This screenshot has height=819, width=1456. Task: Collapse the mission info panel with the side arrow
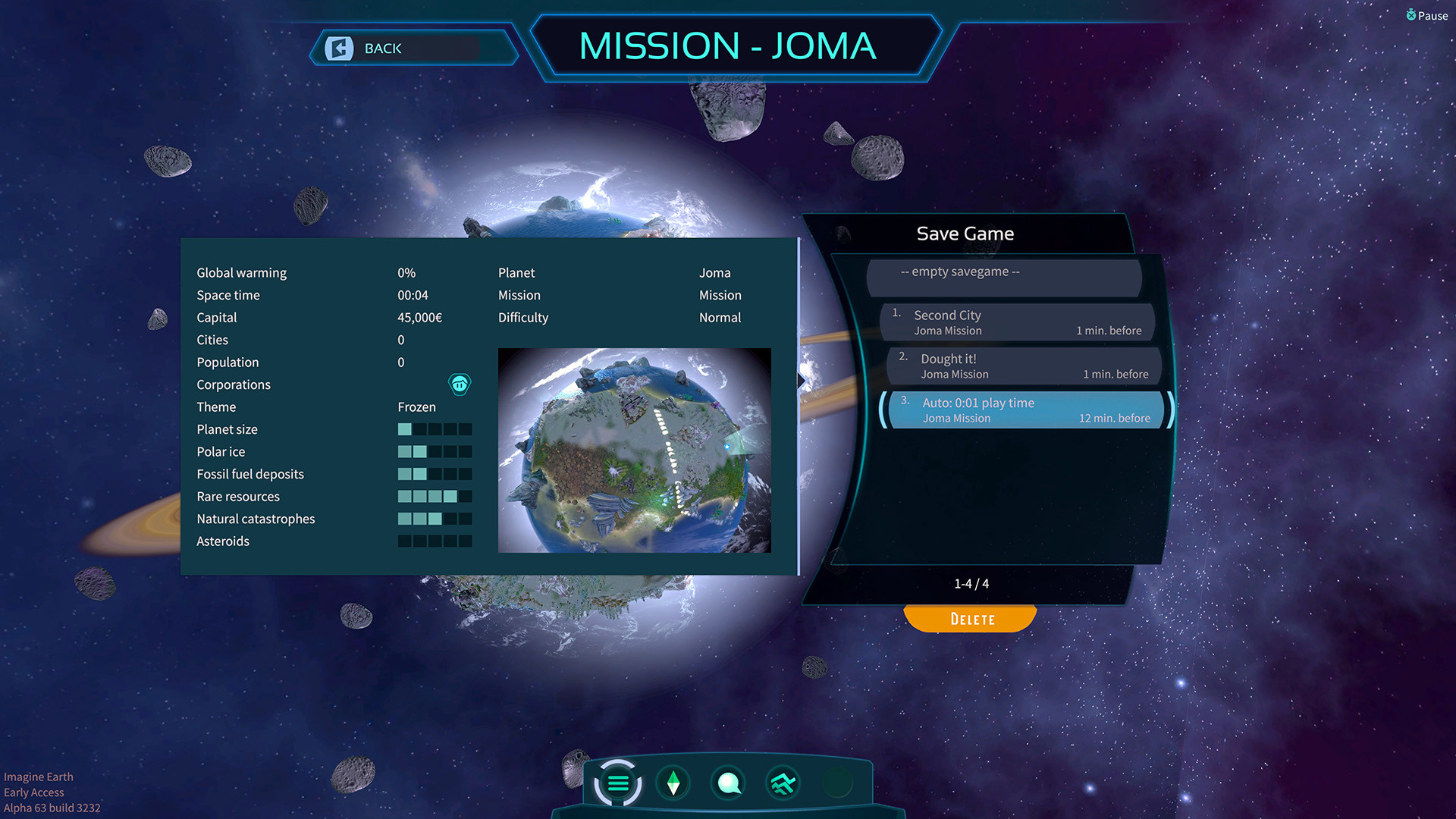point(802,381)
